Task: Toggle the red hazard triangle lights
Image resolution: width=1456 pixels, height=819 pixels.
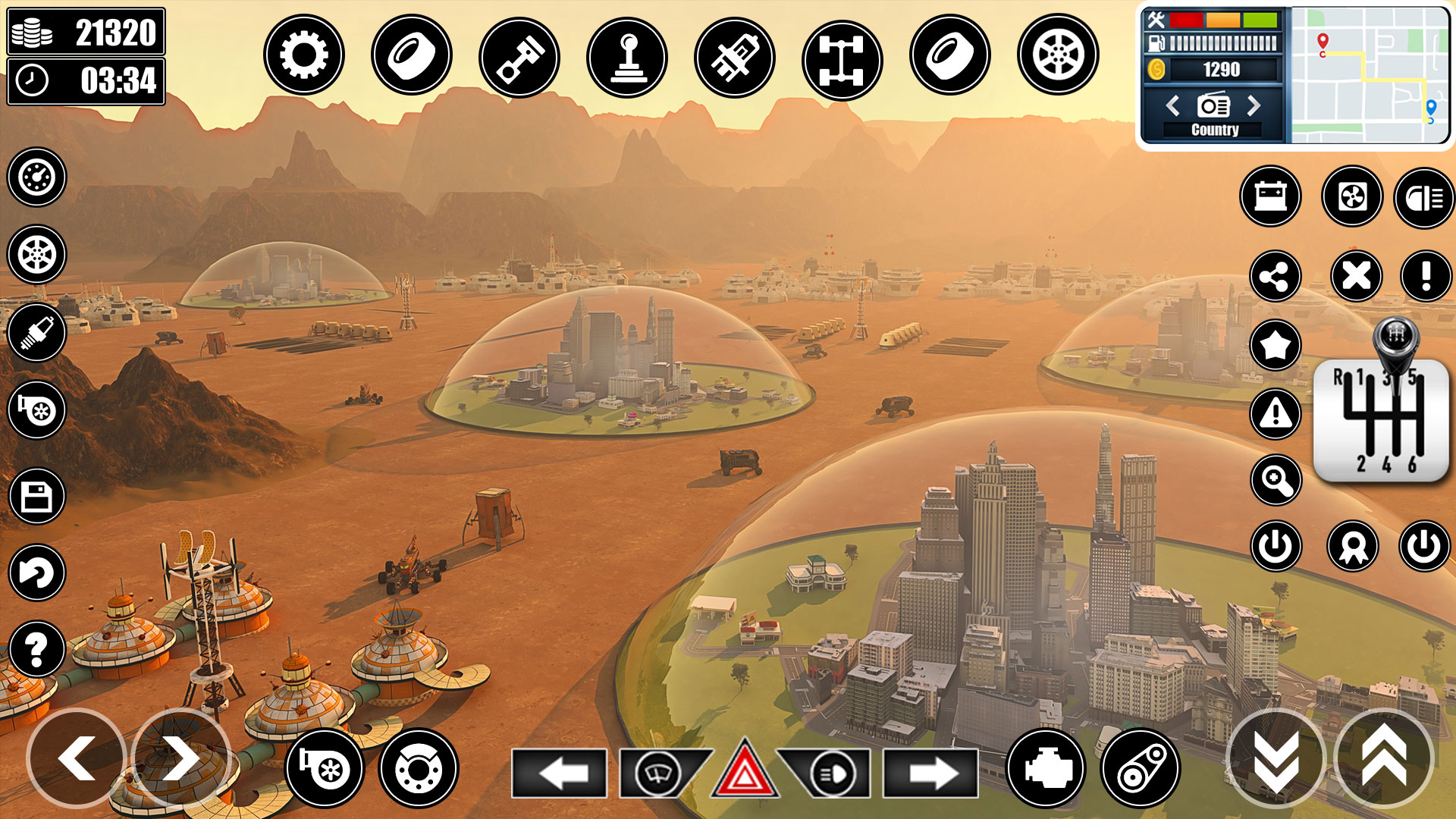Action: tap(744, 772)
